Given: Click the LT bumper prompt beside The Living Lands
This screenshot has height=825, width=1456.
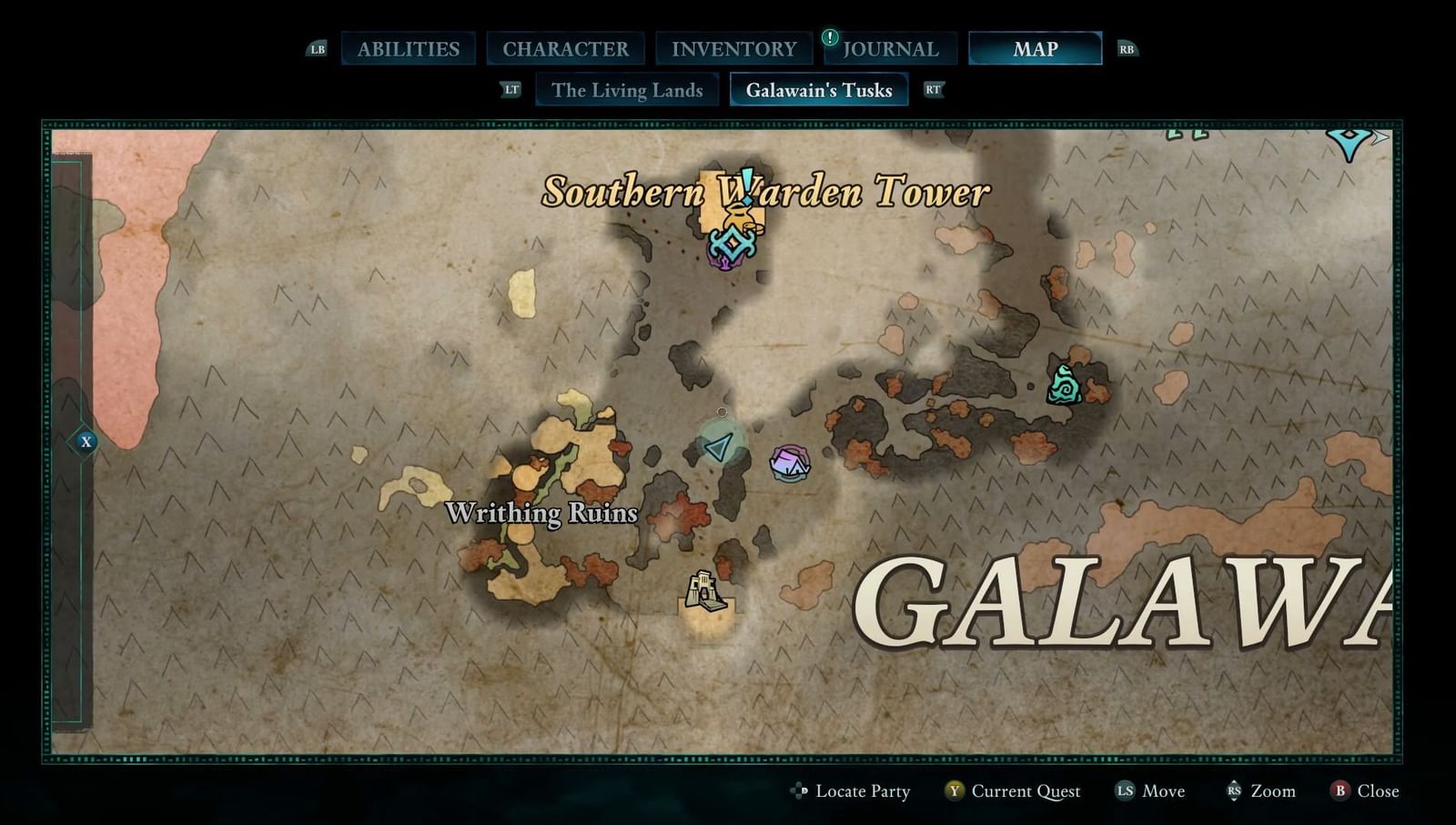Looking at the screenshot, I should pyautogui.click(x=511, y=90).
